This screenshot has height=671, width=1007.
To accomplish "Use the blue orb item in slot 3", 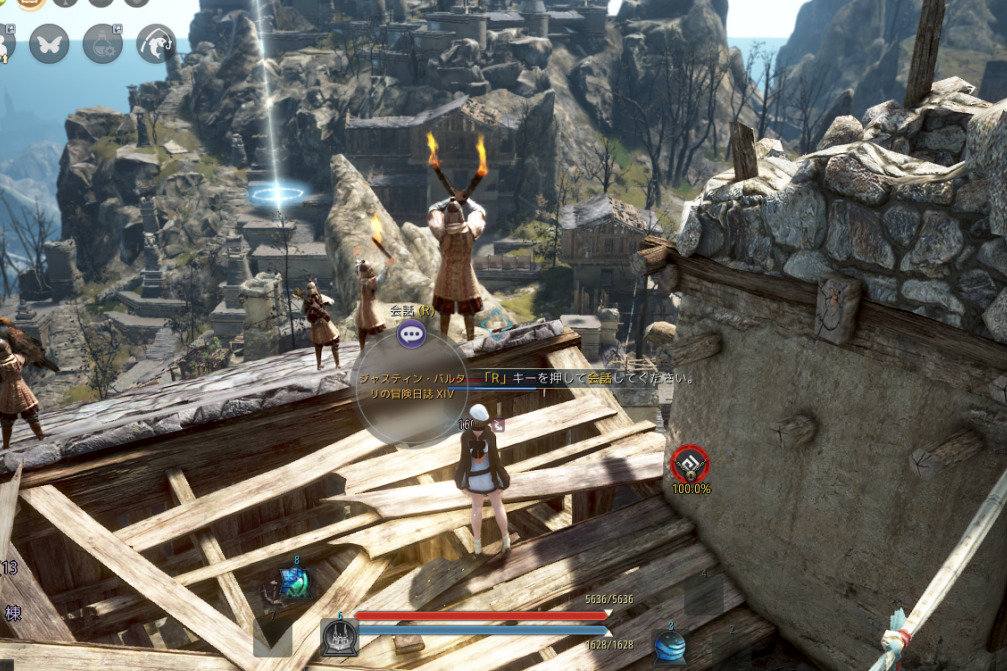I will [x=669, y=645].
